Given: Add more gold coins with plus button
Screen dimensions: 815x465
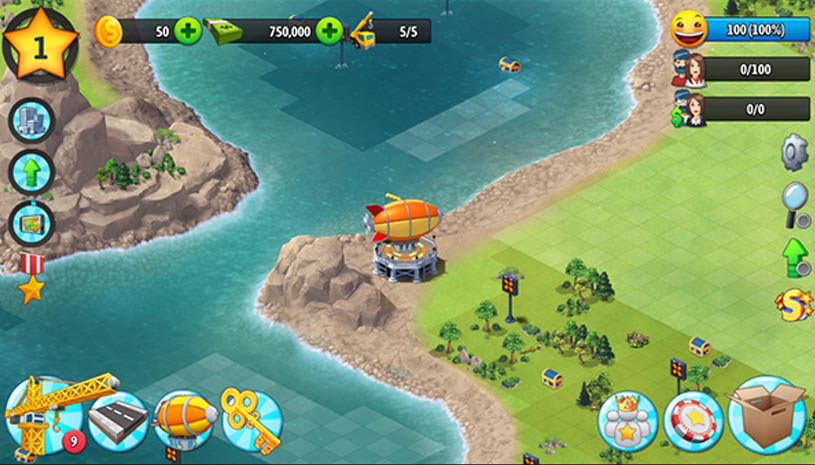Looking at the screenshot, I should click(x=188, y=31).
